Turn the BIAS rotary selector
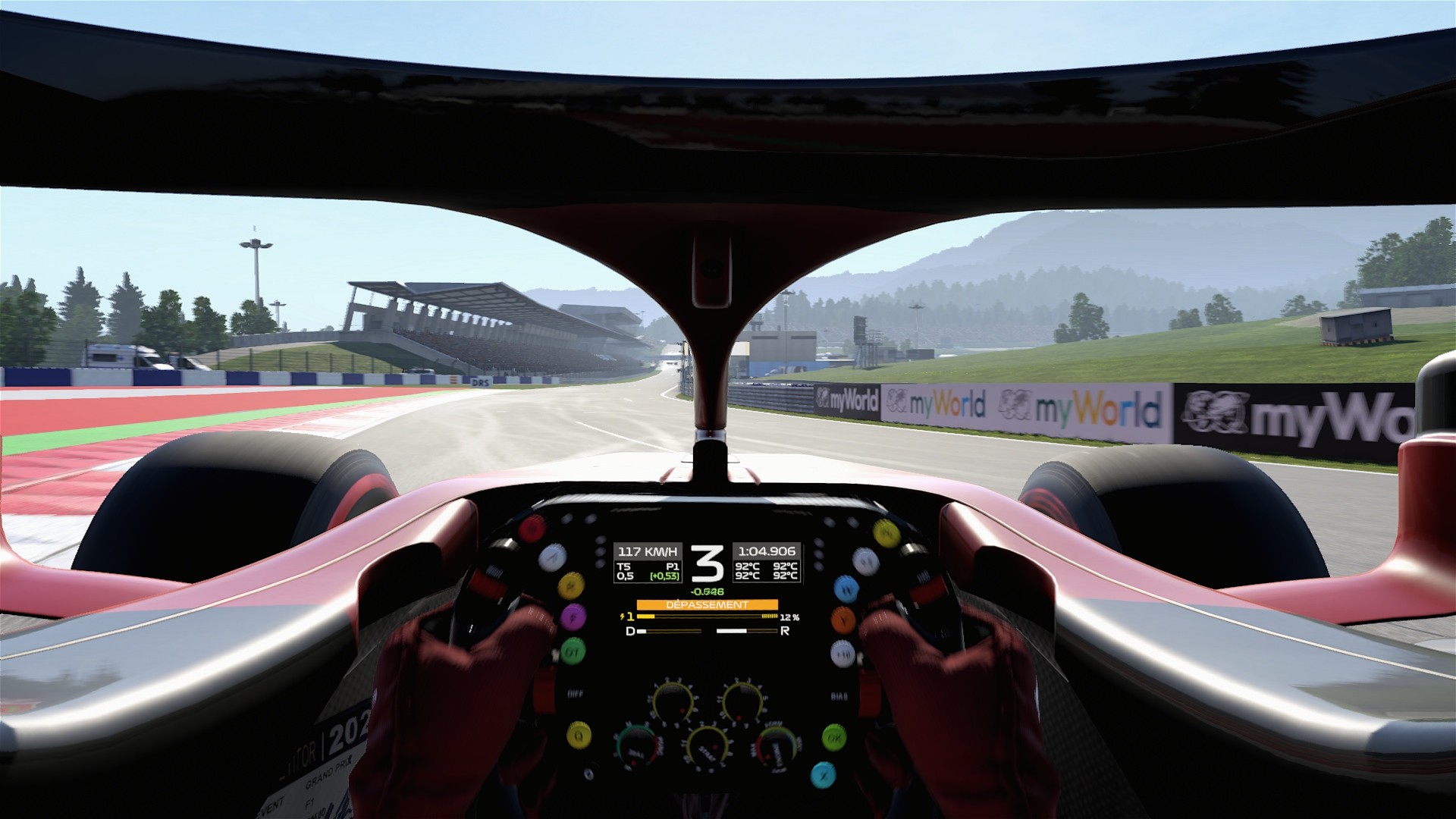This screenshot has height=819, width=1456. pyautogui.click(x=742, y=701)
